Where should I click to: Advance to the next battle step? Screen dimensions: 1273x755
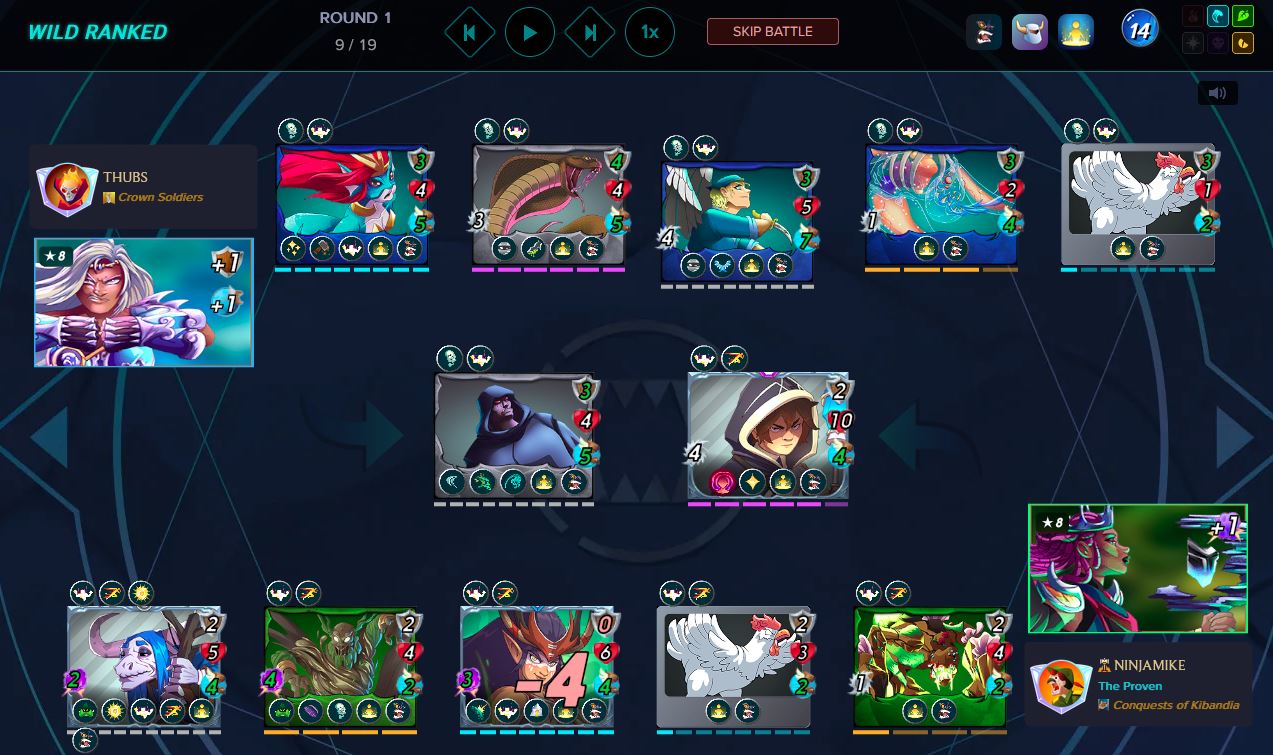click(x=590, y=33)
